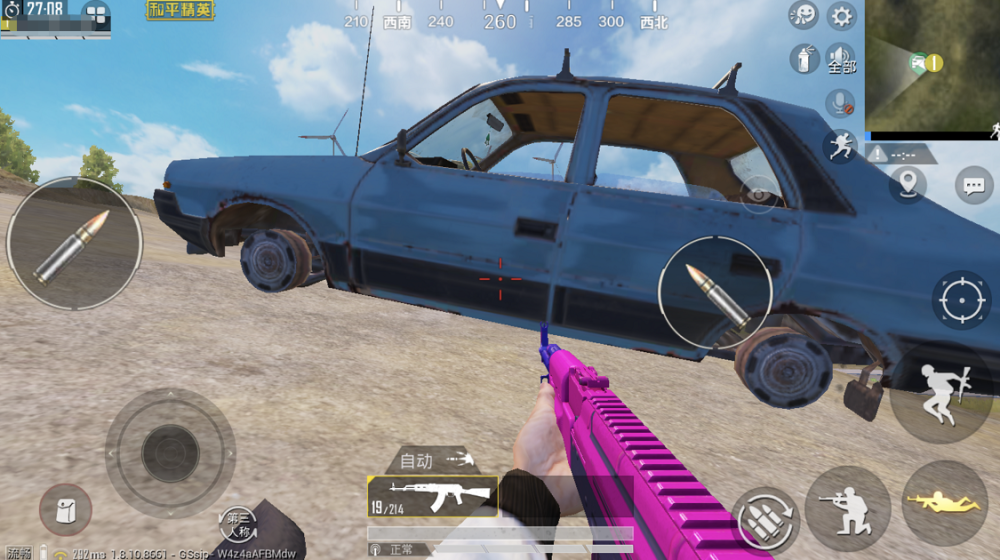Toggle the free-look eye button
Screen dimensions: 1000x560
[x=759, y=193]
